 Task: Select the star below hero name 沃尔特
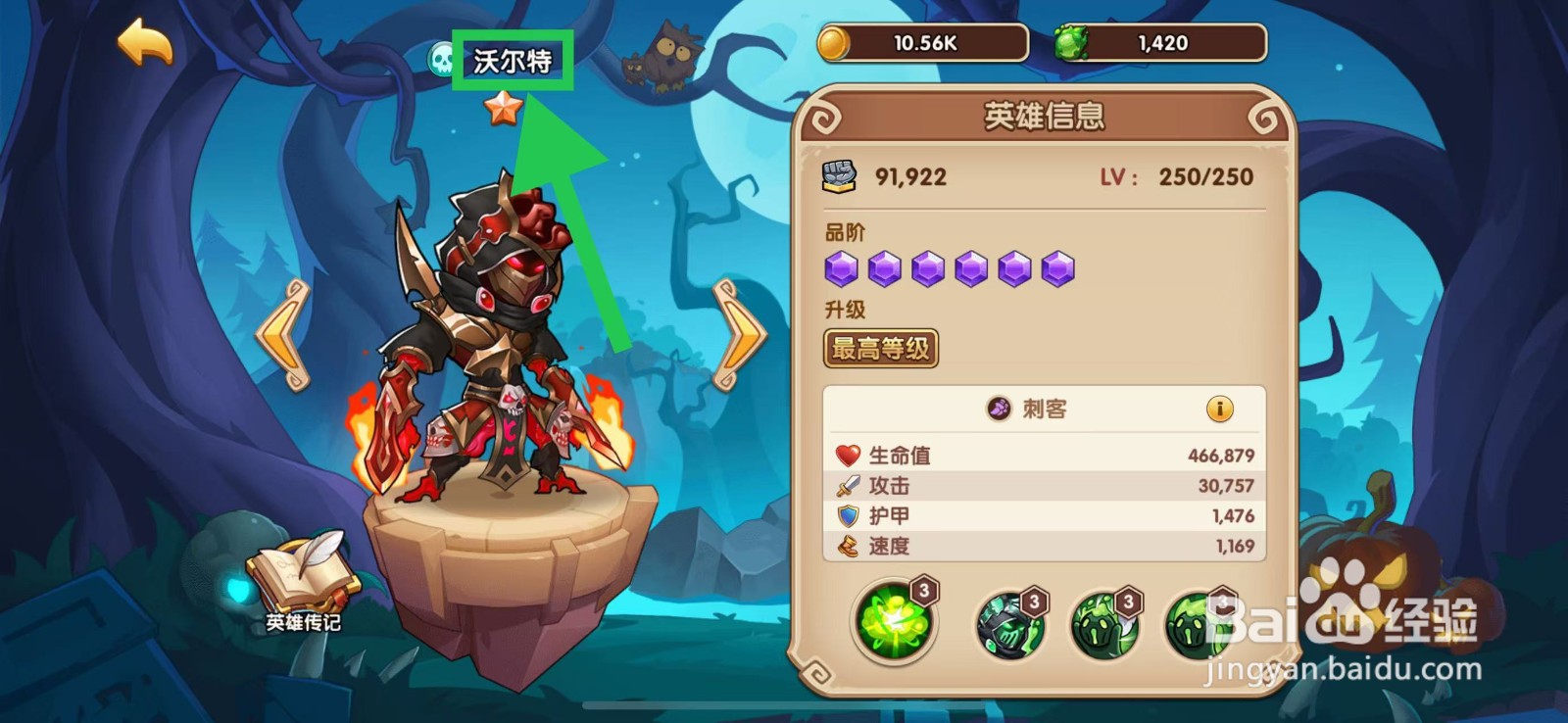[503, 111]
